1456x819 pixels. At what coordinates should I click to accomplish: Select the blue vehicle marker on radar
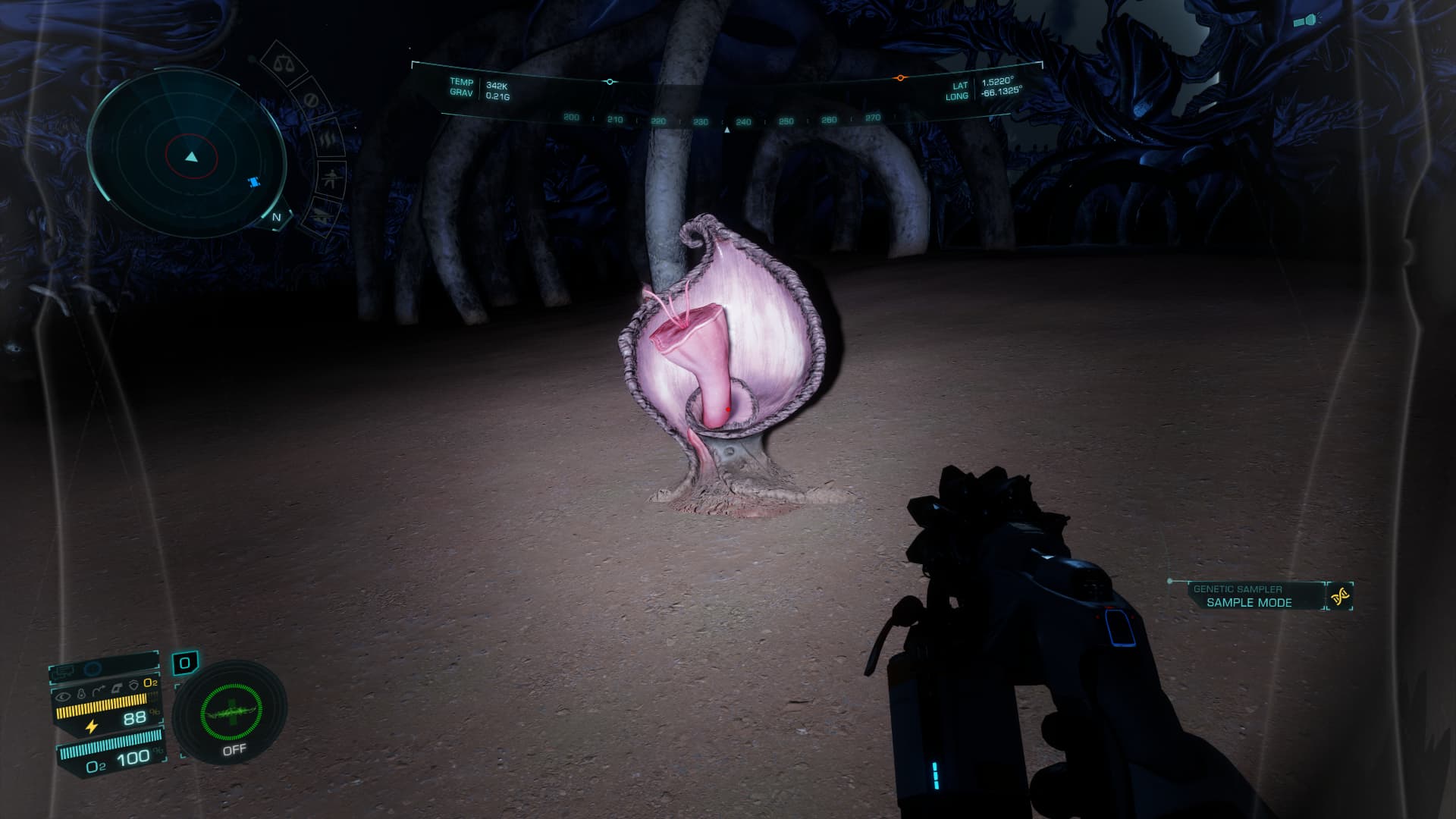[253, 182]
